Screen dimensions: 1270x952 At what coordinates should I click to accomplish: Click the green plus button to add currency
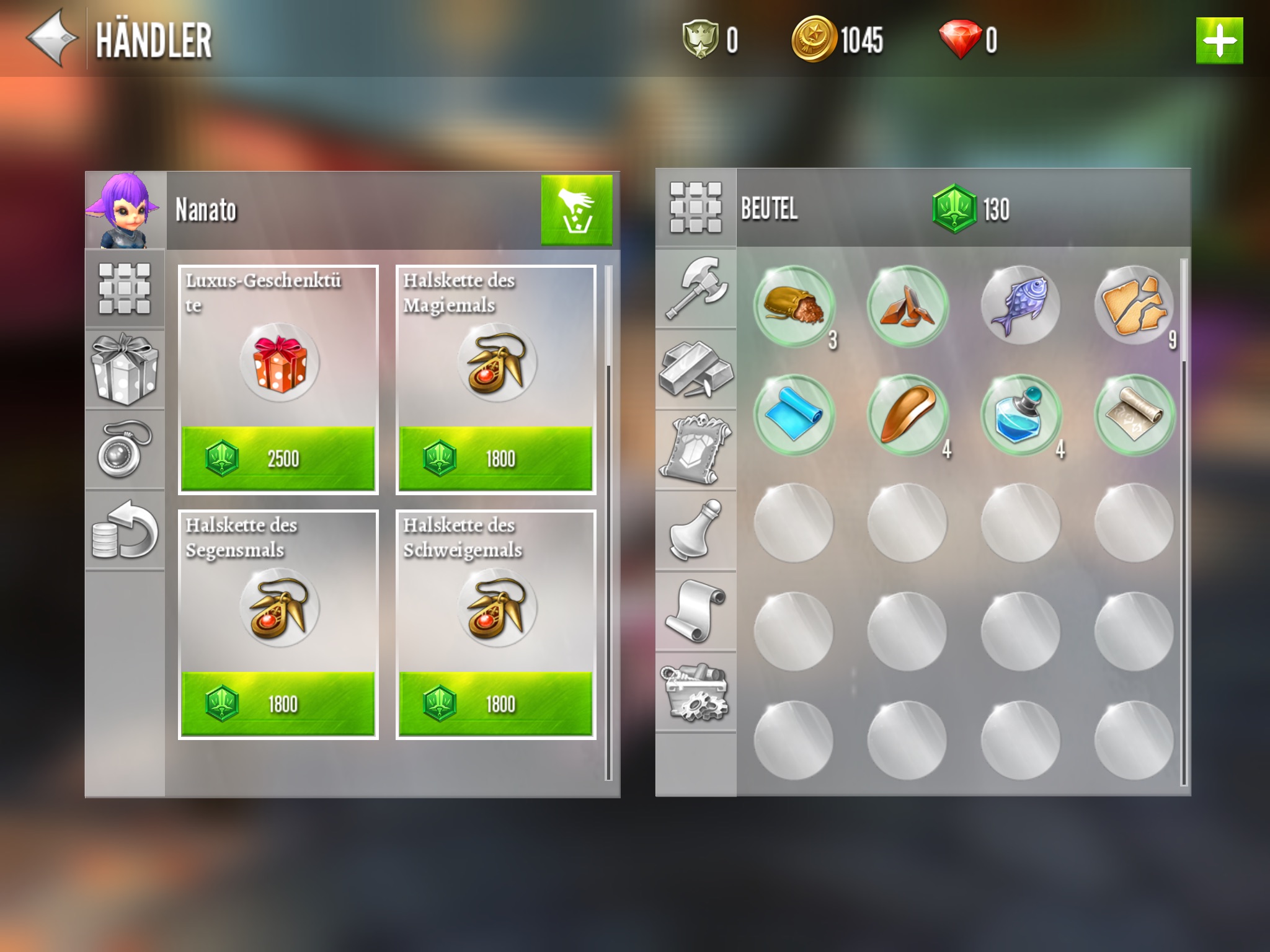pos(1219,41)
